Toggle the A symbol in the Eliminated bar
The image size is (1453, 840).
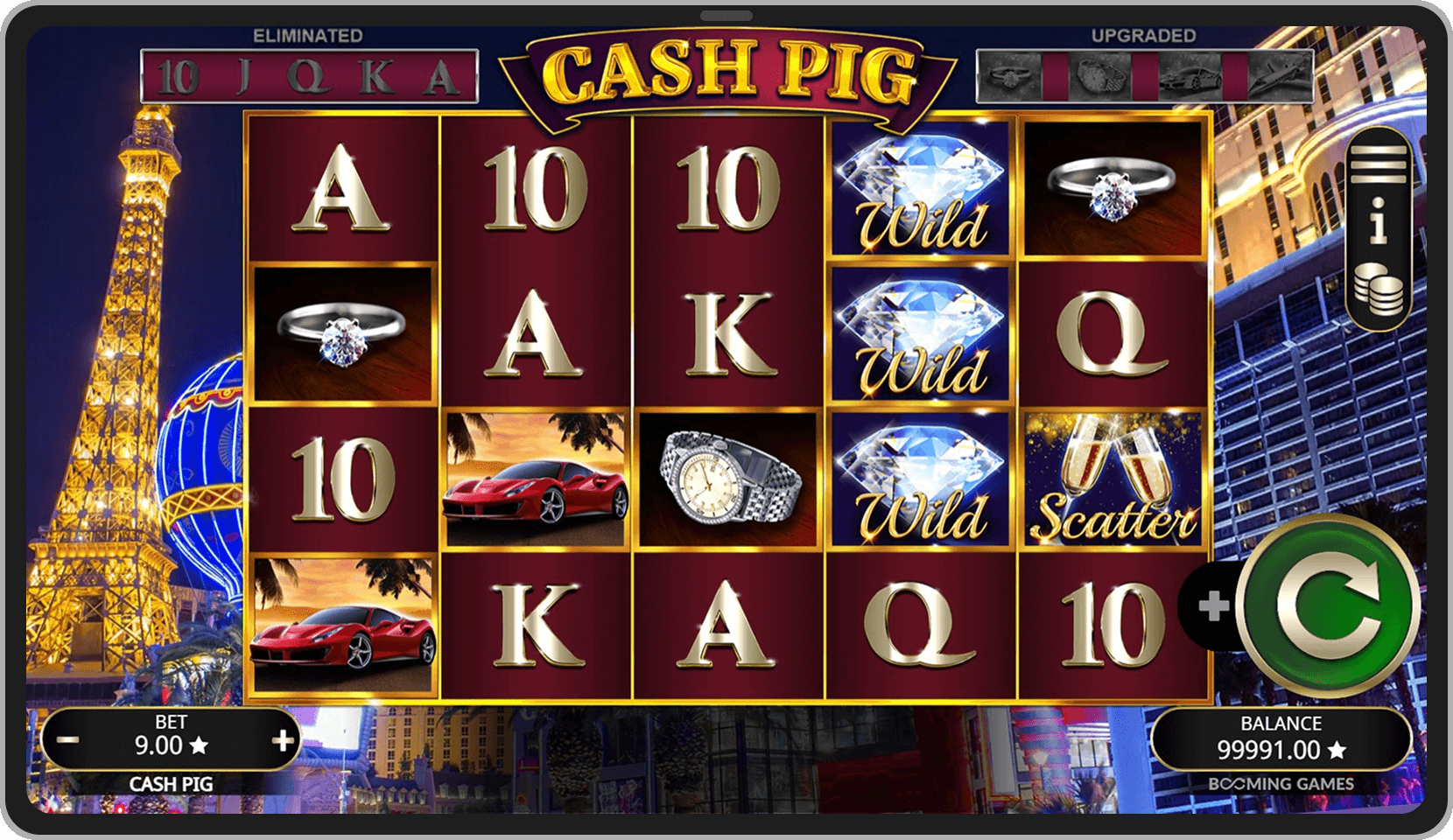pos(442,76)
